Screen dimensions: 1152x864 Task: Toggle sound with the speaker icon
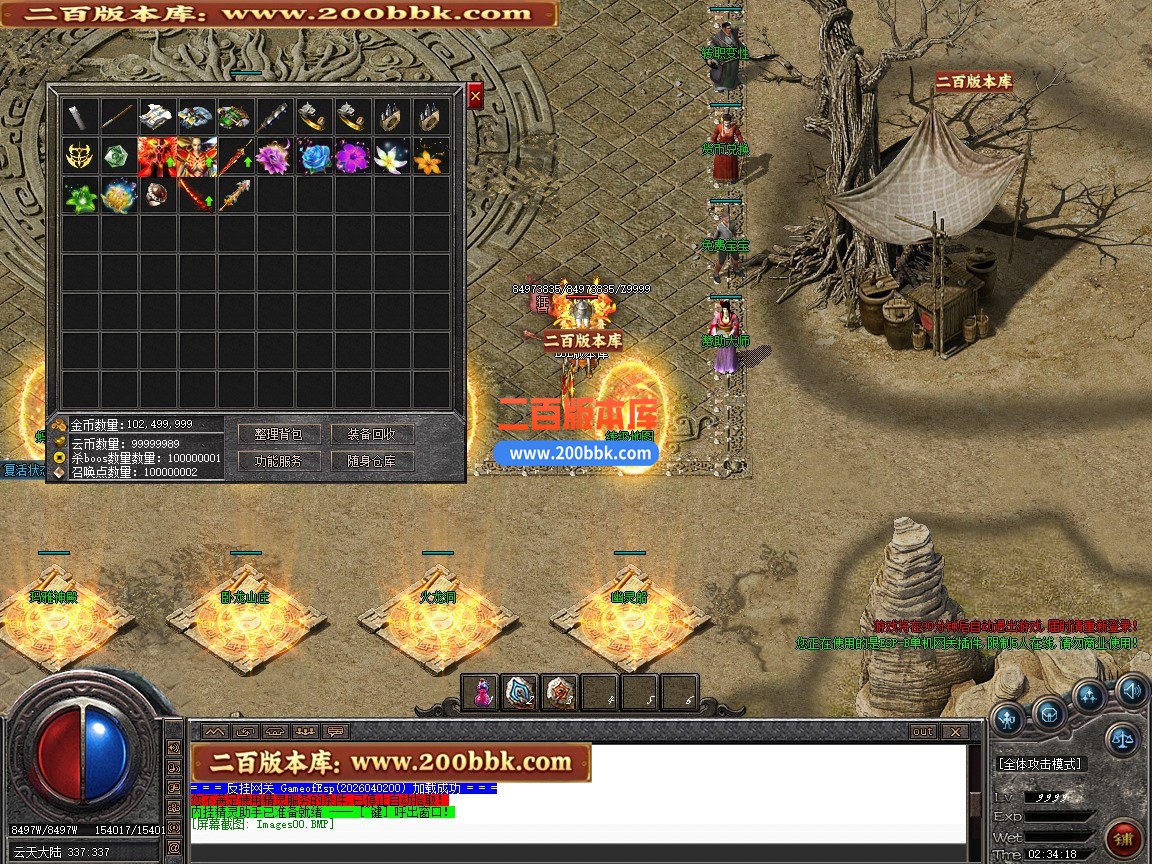point(1132,690)
